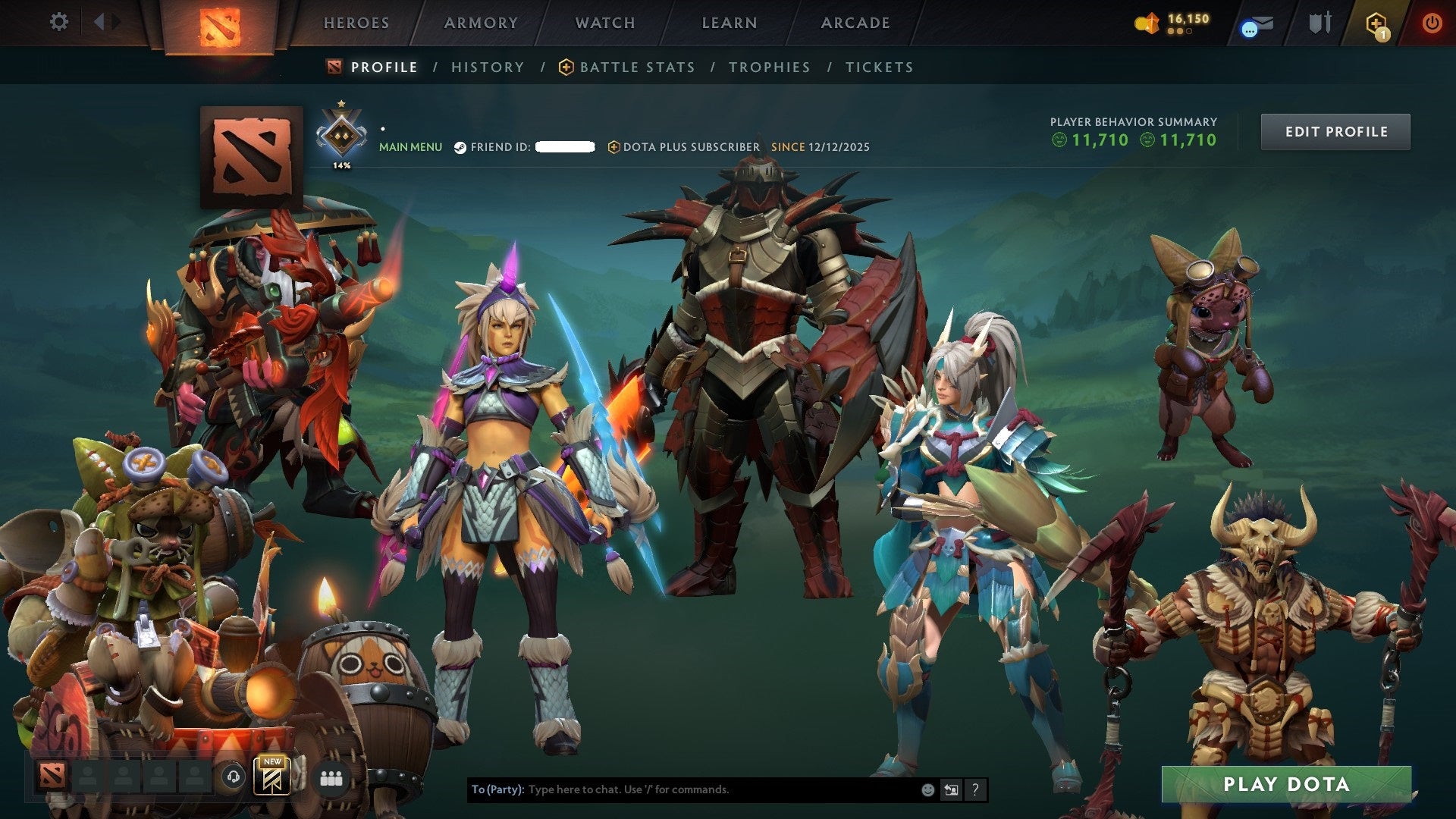Open the Main Menu rank medal expander
The height and width of the screenshot is (819, 1456).
[343, 135]
